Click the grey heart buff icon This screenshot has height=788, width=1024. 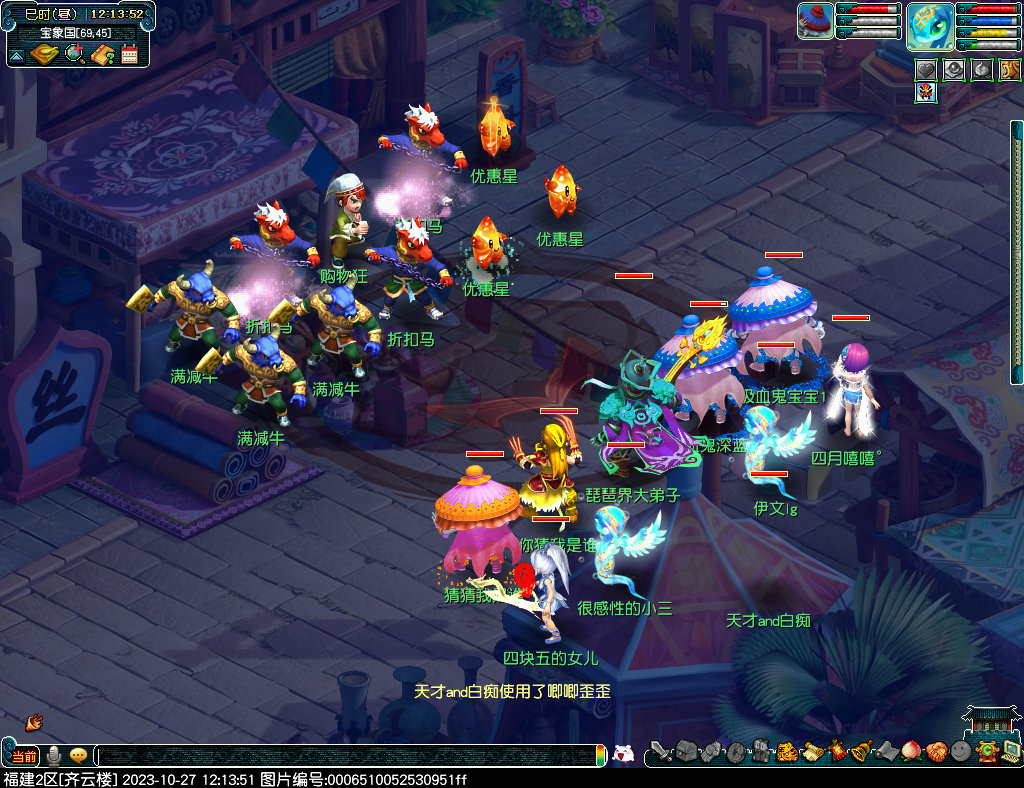(x=926, y=70)
